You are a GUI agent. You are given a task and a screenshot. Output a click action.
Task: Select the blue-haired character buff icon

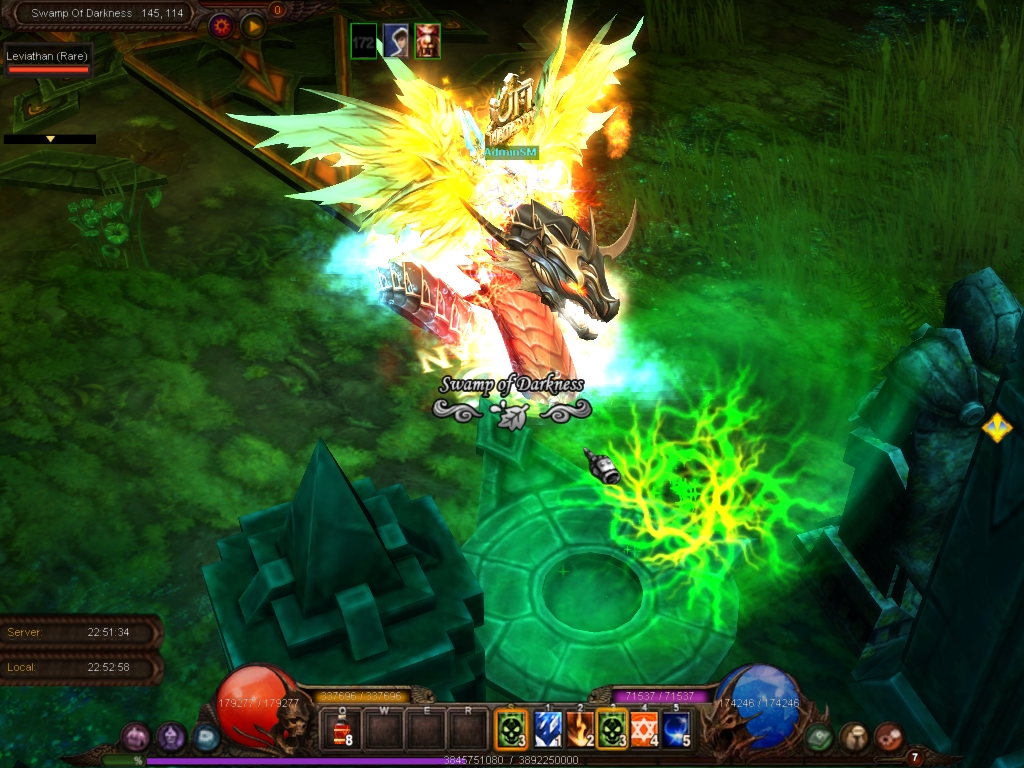click(396, 41)
